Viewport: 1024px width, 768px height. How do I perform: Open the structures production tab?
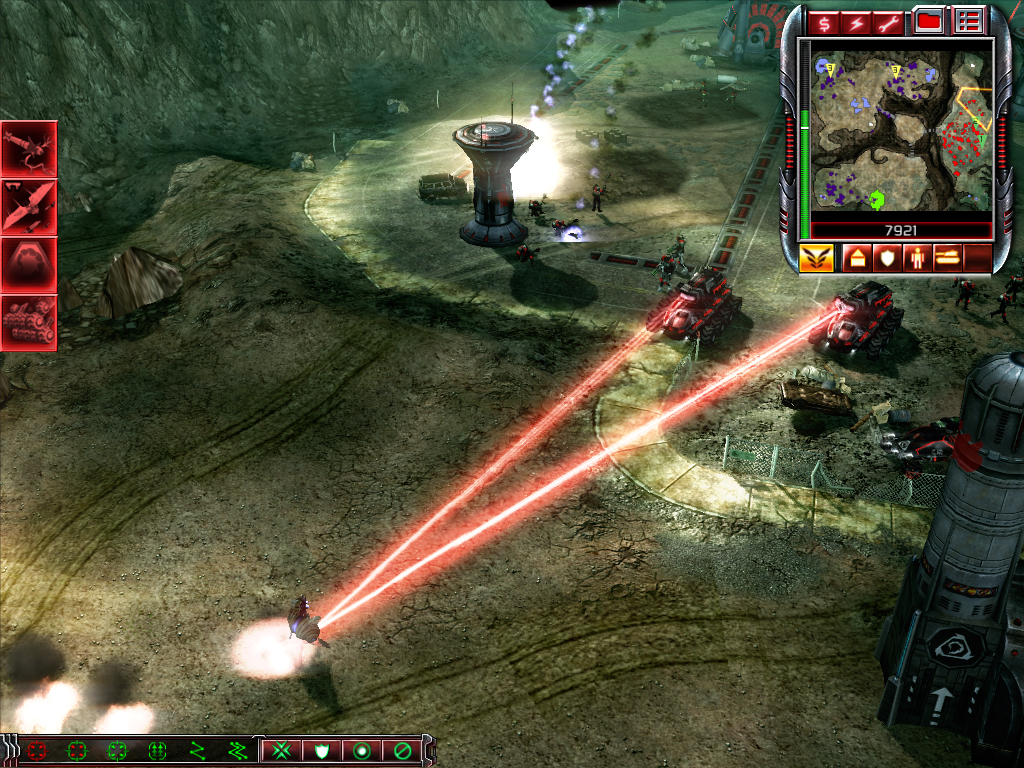tap(857, 258)
